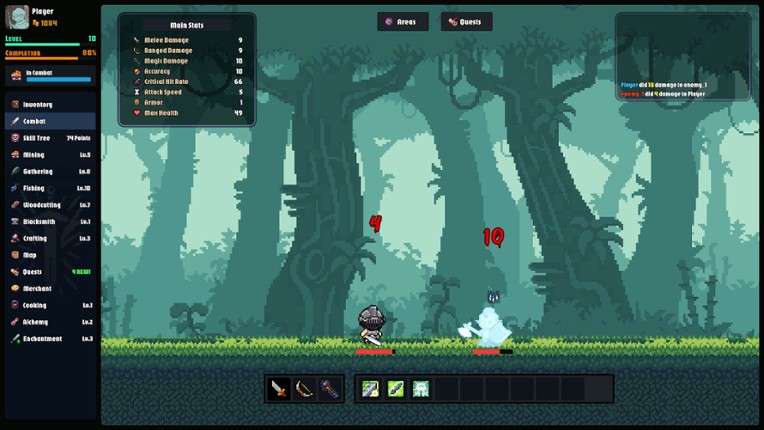Switch to the bow weapon slot
This screenshot has height=430, width=764.
pos(304,389)
